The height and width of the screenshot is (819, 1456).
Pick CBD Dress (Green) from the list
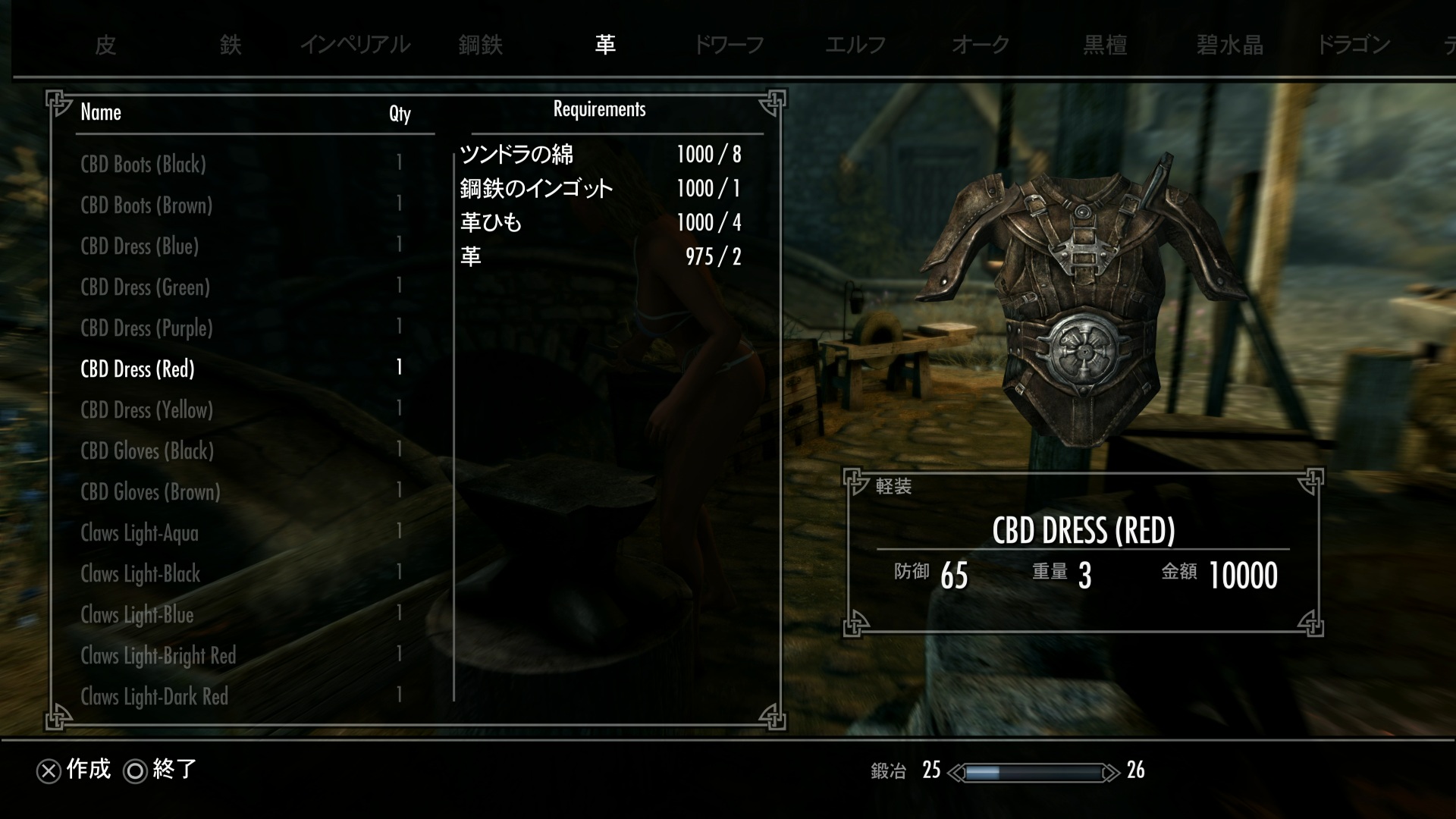click(x=145, y=287)
